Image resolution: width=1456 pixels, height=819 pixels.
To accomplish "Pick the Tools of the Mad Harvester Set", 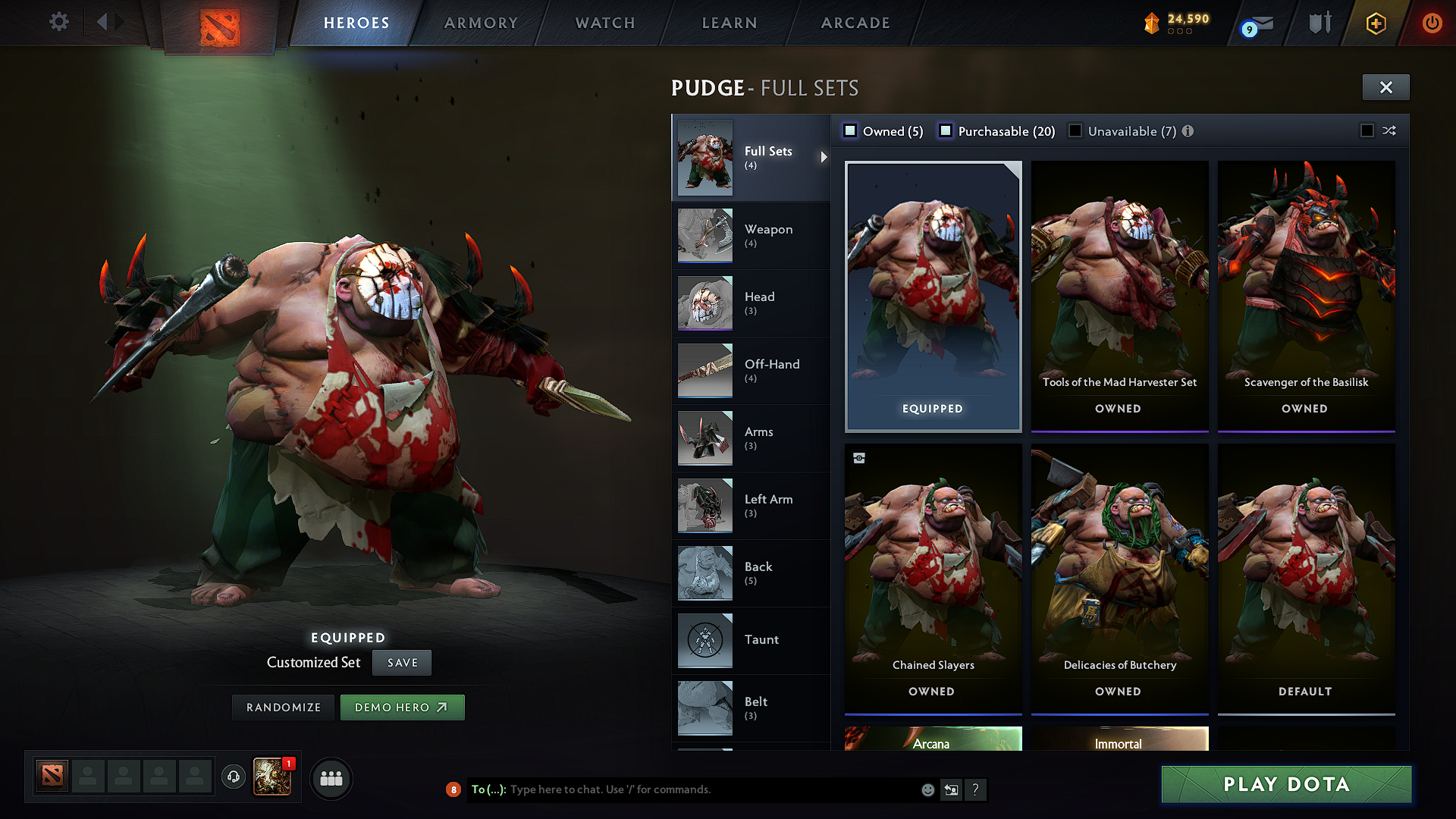I will pyautogui.click(x=1119, y=296).
